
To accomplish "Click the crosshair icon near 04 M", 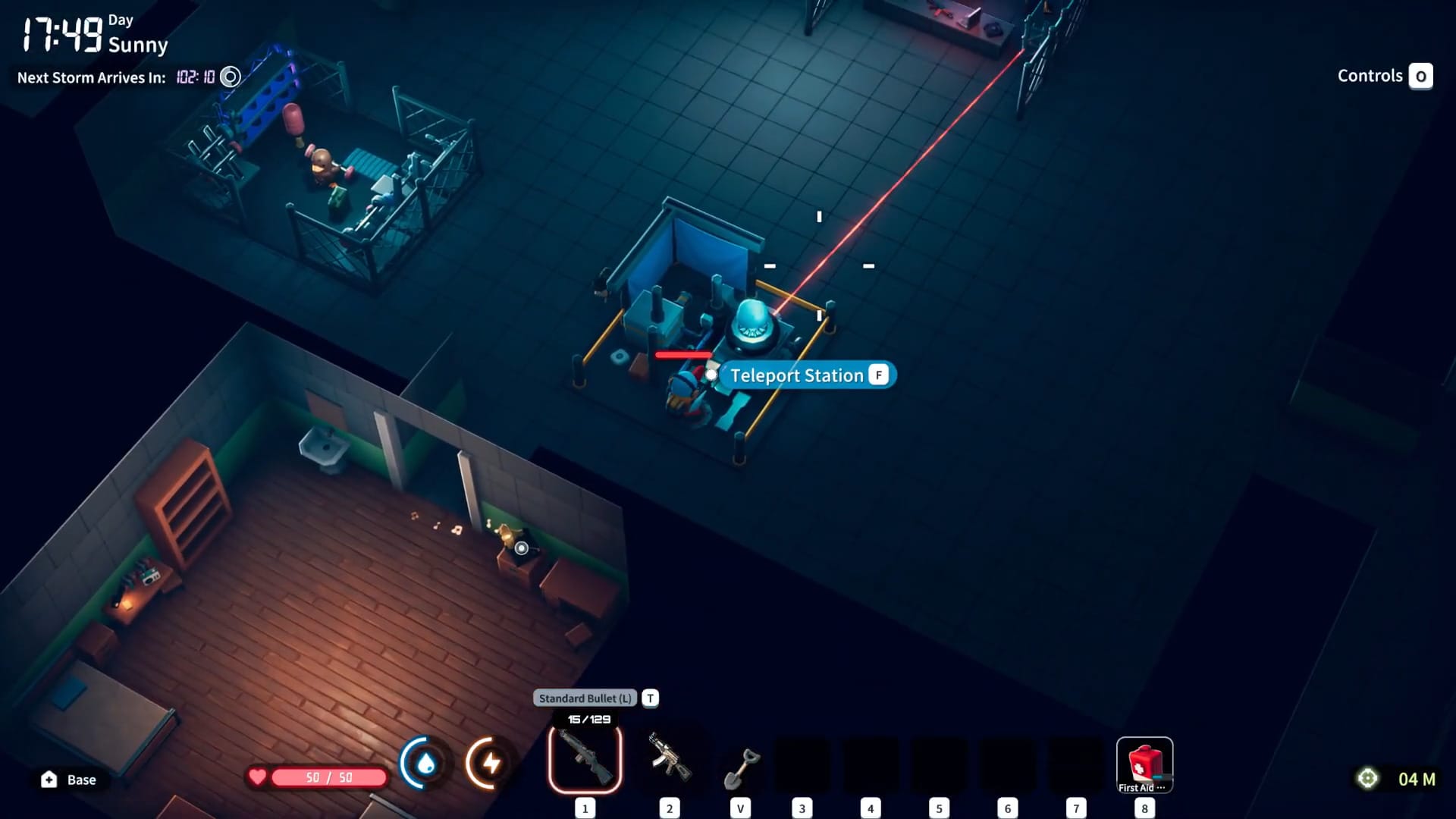I will click(x=1369, y=778).
